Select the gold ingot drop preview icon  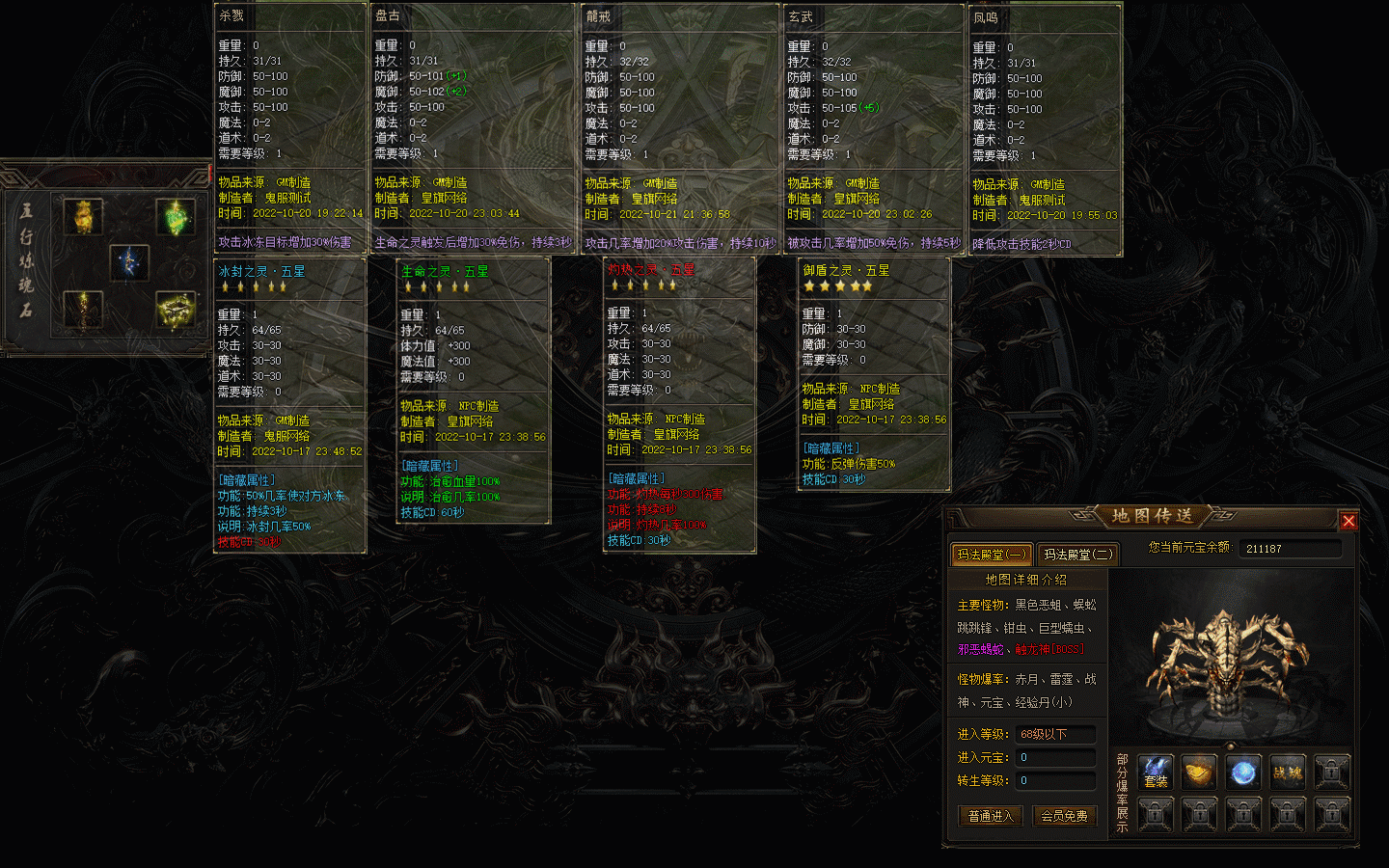pyautogui.click(x=1199, y=773)
